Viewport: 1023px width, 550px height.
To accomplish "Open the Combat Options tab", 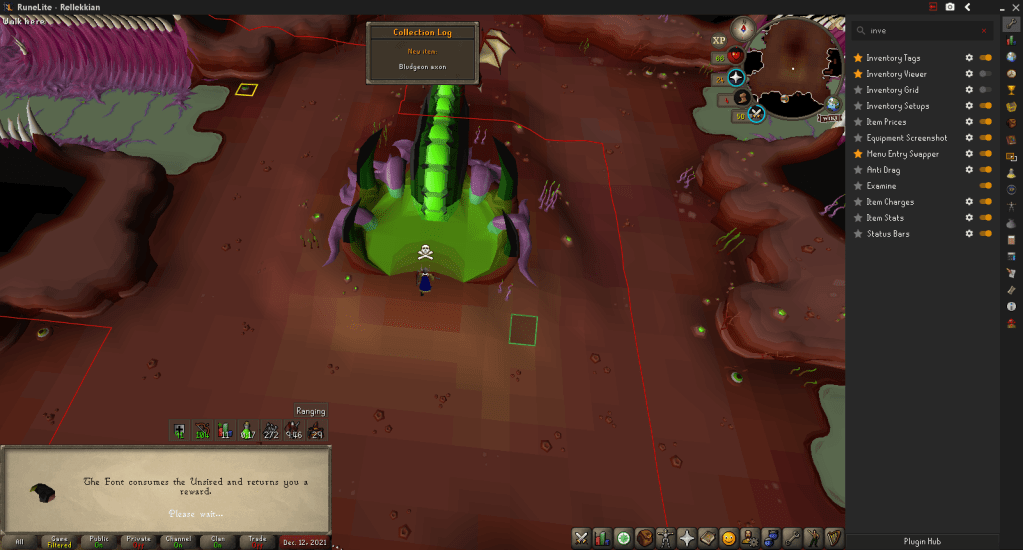I will [x=581, y=538].
